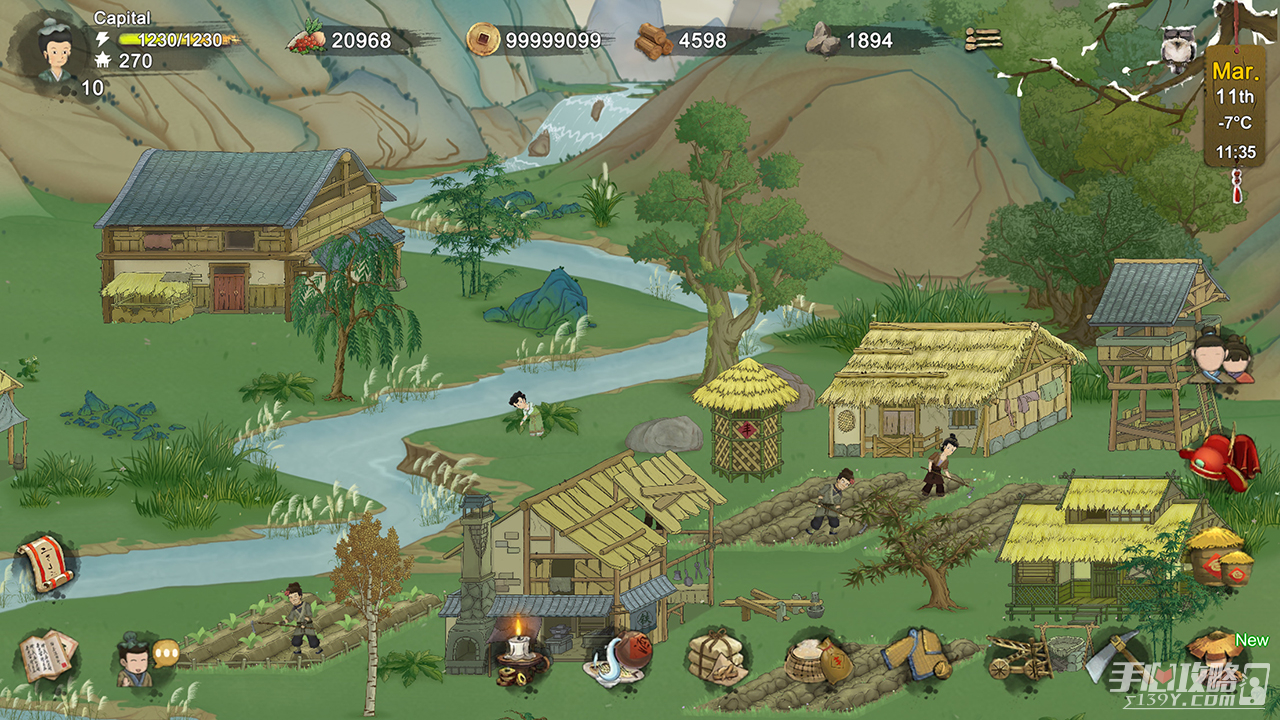Open the red wedding crown icon

(x=1218, y=459)
